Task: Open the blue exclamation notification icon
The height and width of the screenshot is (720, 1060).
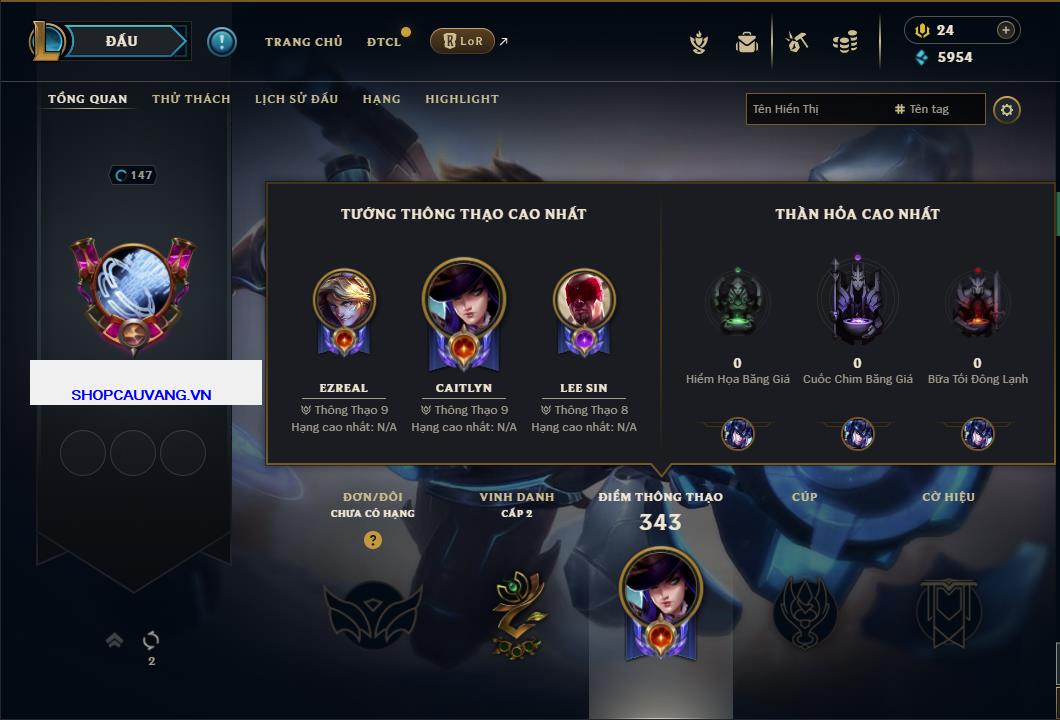Action: click(221, 41)
